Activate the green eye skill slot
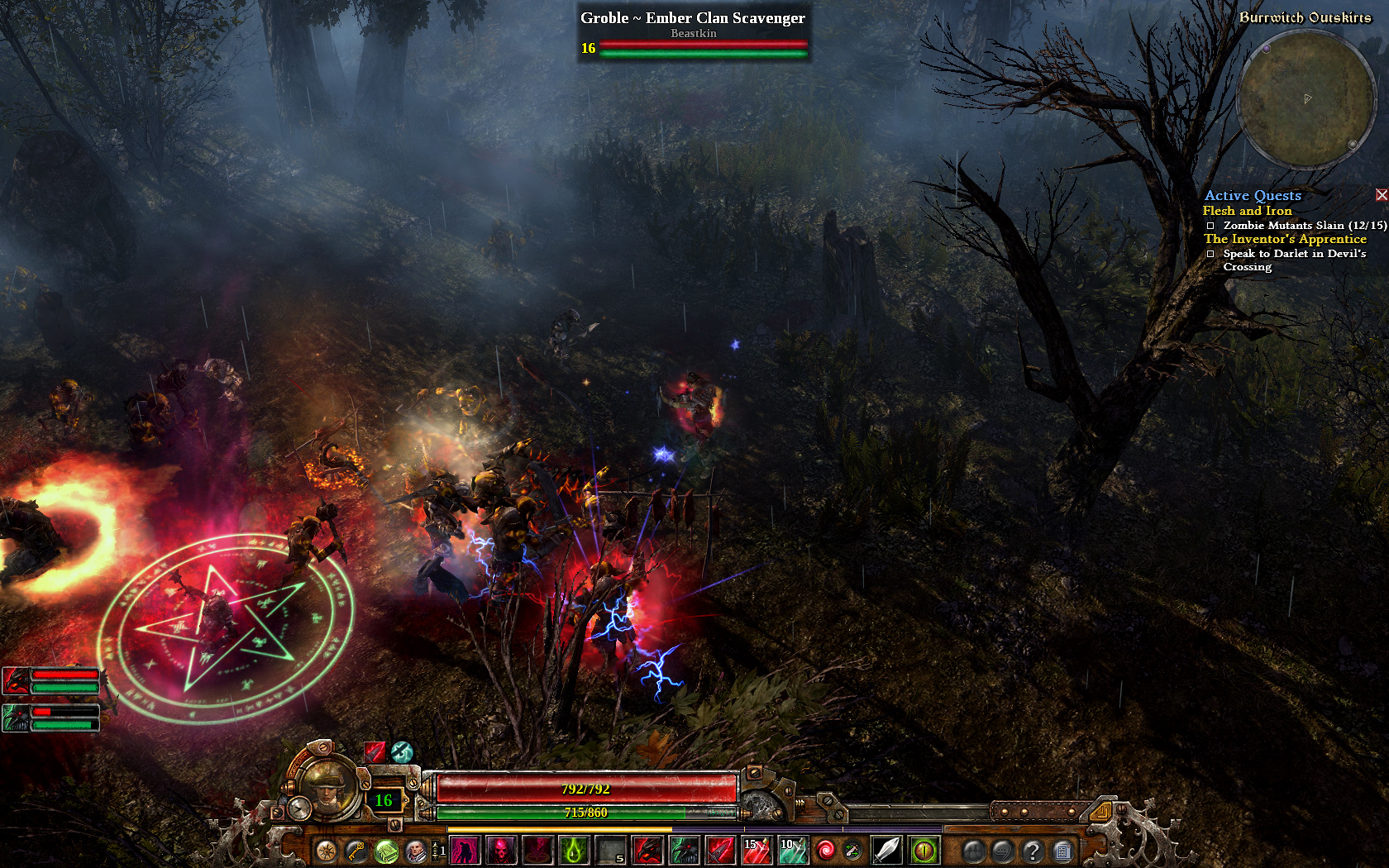This screenshot has height=868, width=1389. click(x=924, y=850)
